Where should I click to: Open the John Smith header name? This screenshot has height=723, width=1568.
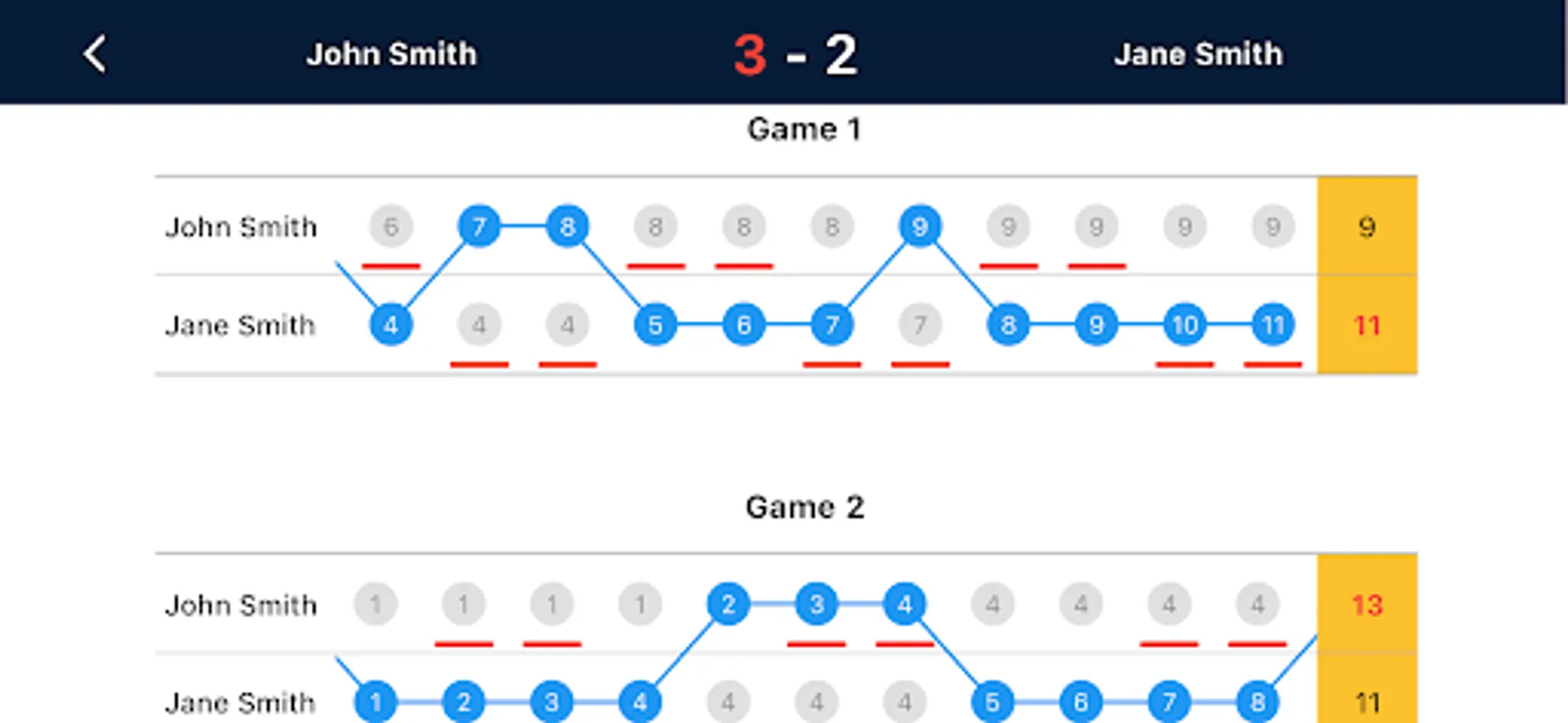391,54
